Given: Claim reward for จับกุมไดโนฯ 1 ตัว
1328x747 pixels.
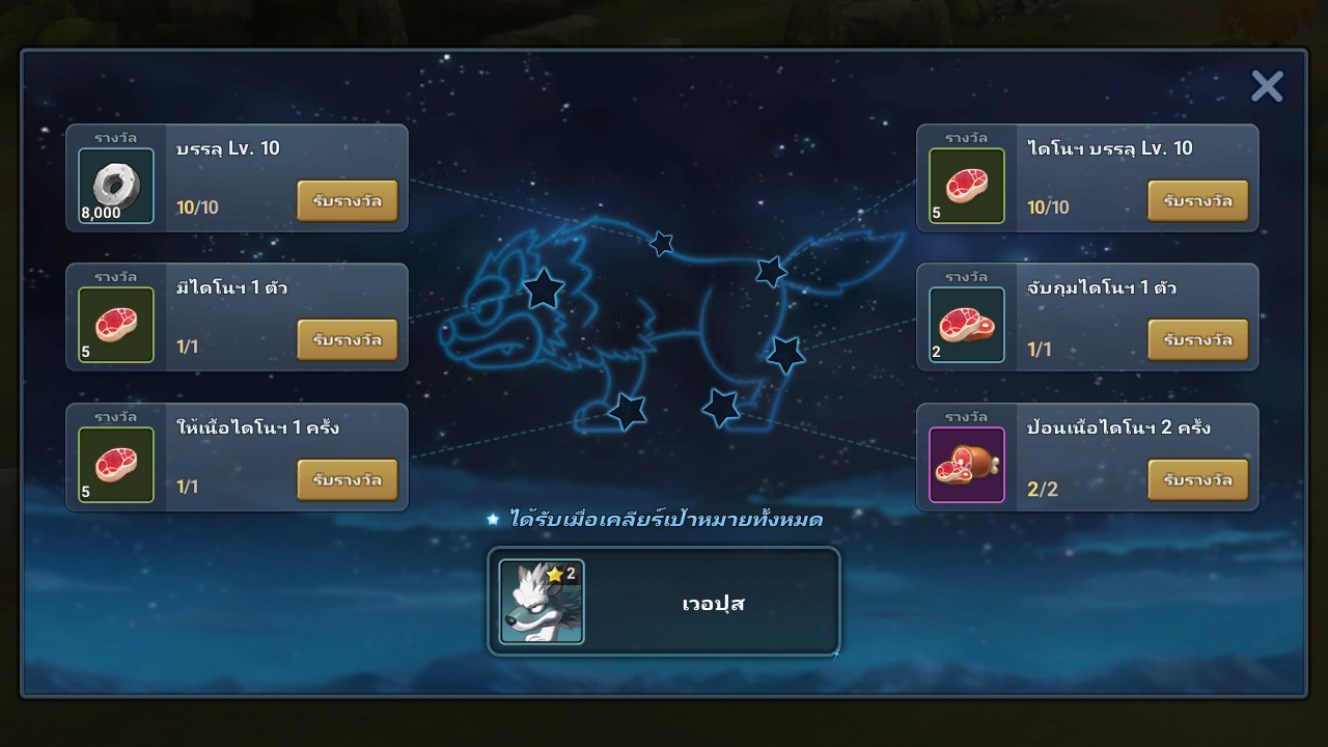Looking at the screenshot, I should [1197, 340].
